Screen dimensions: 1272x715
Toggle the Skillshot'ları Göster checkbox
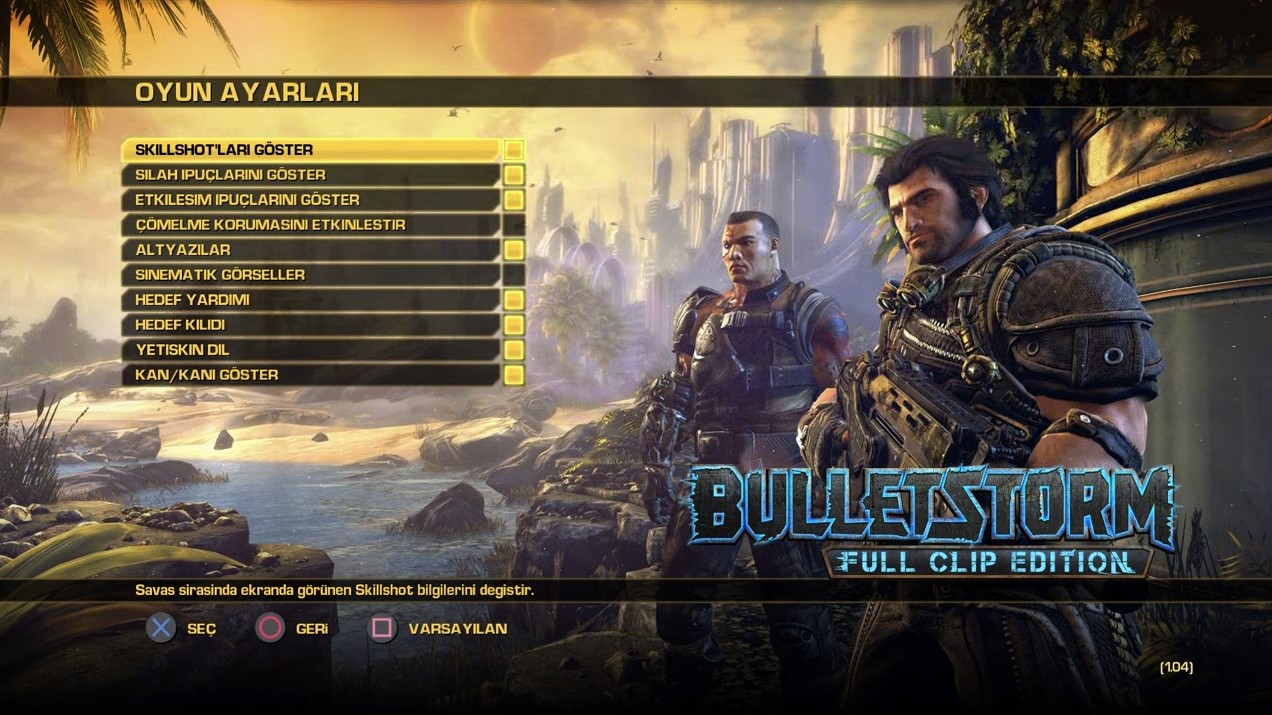pyautogui.click(x=513, y=150)
